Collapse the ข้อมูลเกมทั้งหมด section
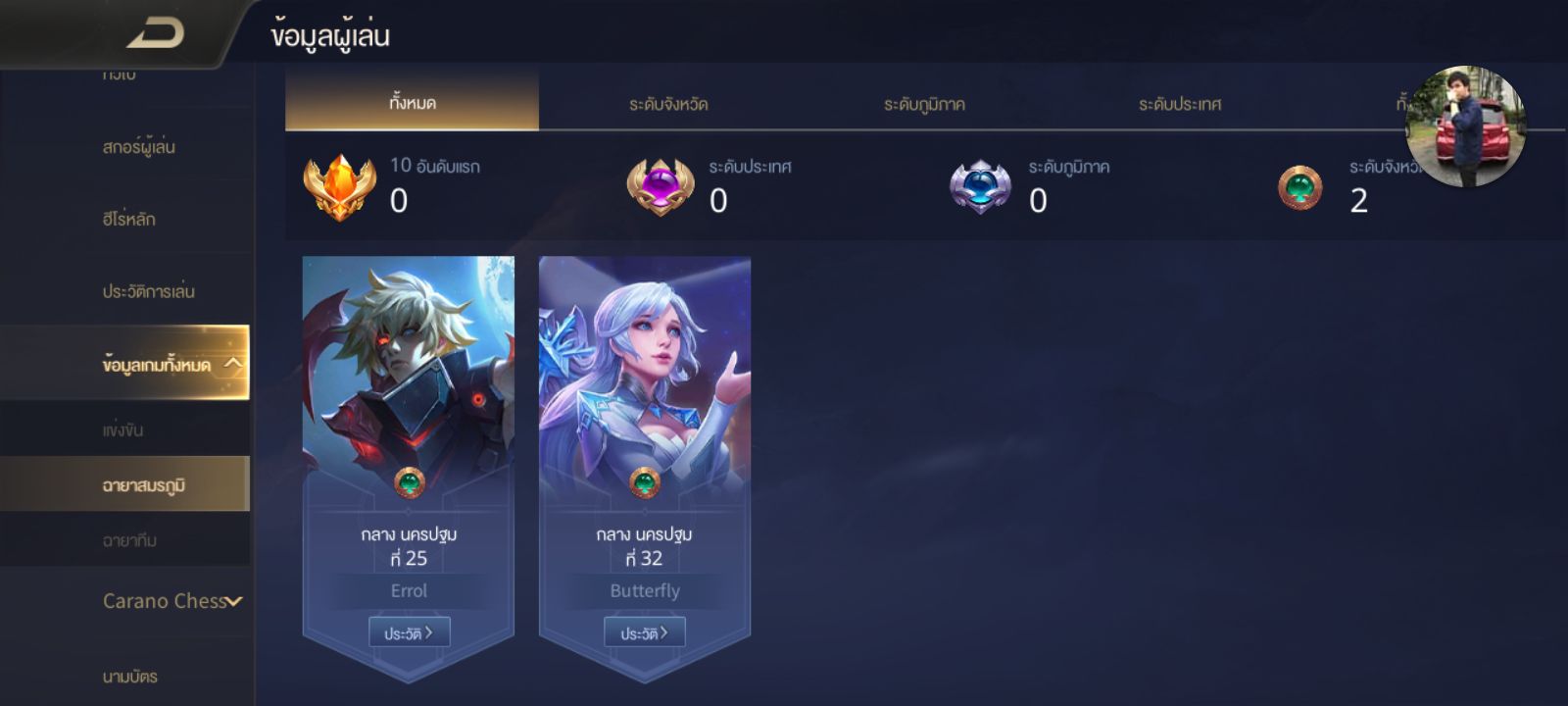Screen dimensions: 1568x706 click(232, 364)
